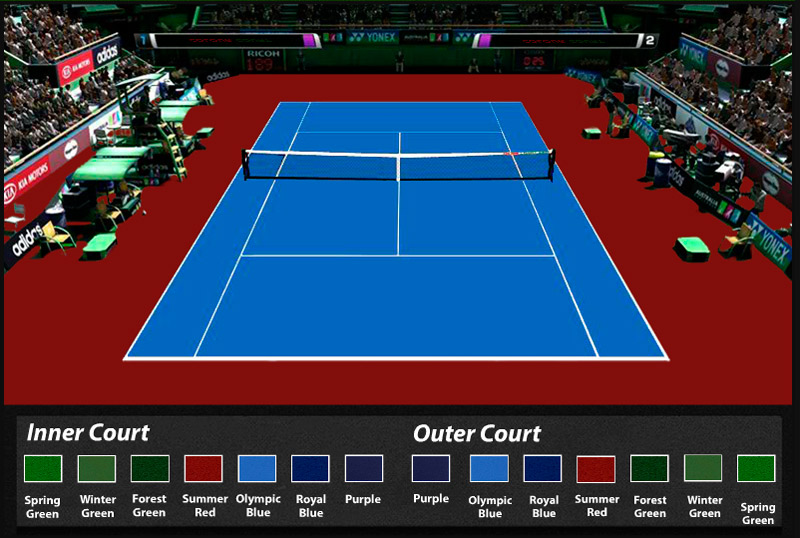Select Olympic Blue Inner Court color

point(257,468)
